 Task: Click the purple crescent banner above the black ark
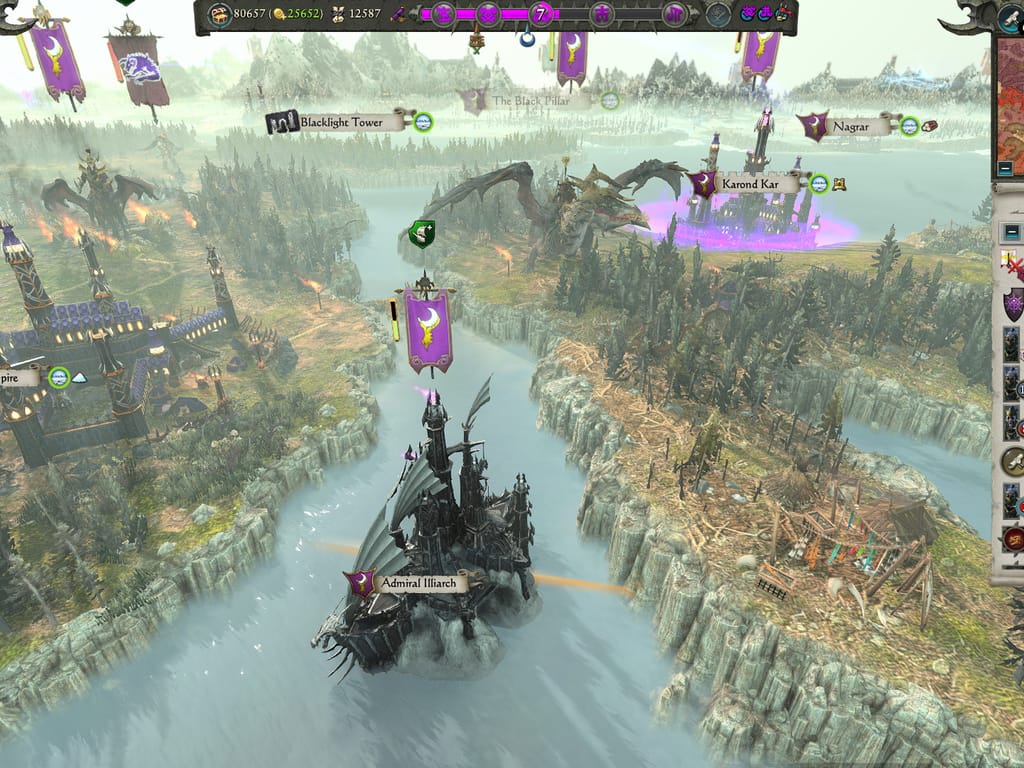point(428,327)
